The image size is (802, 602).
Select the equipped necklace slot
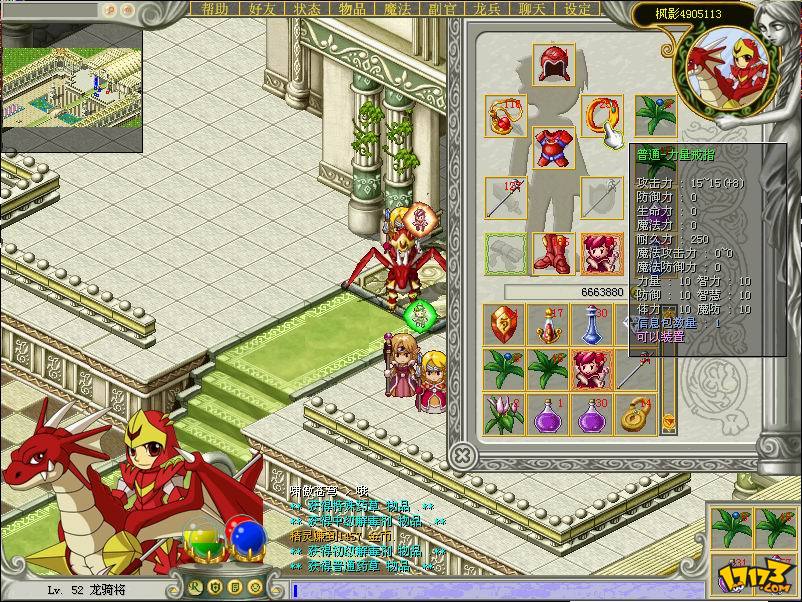tap(505, 116)
